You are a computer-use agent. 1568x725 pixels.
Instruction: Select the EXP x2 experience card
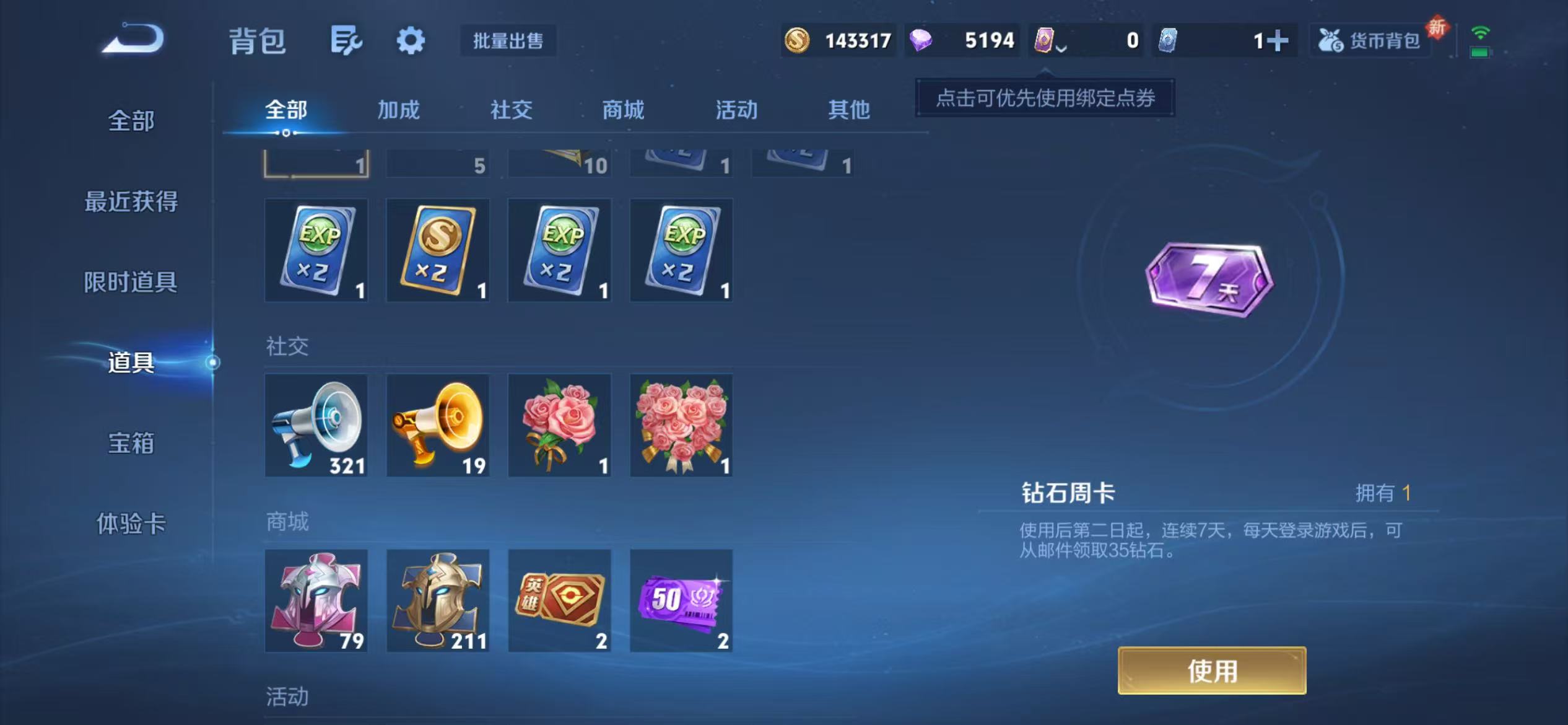point(316,250)
